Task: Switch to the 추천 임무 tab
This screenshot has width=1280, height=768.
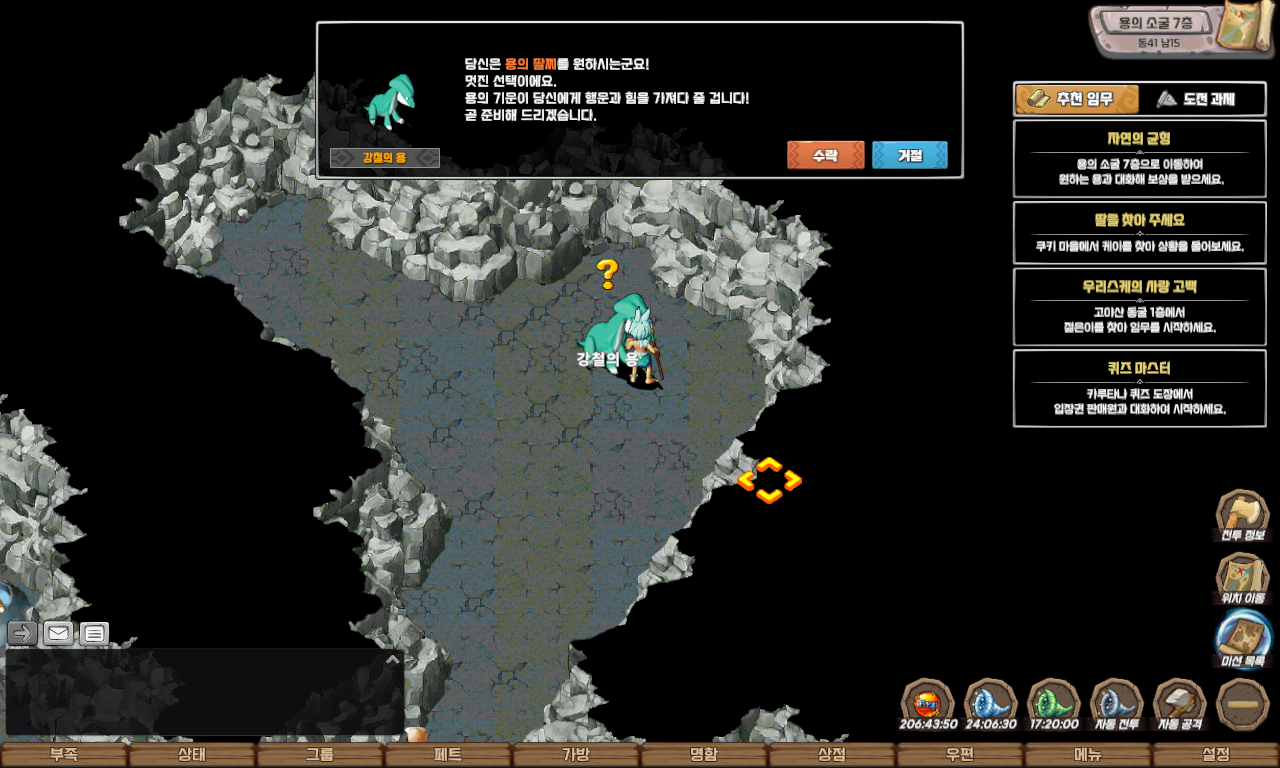Action: coord(1077,99)
